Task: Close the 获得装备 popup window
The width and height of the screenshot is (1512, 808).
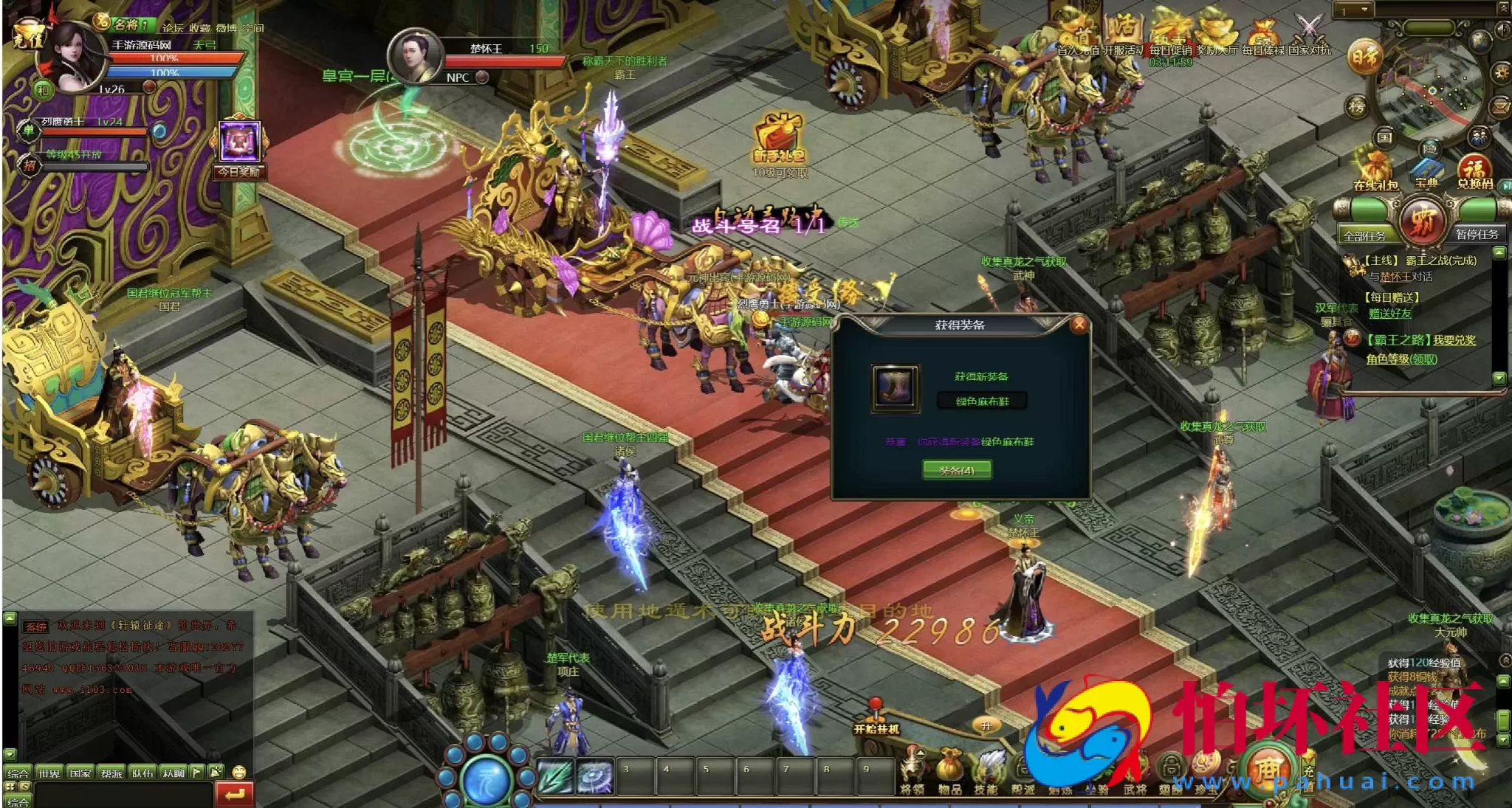Action: pyautogui.click(x=1079, y=325)
